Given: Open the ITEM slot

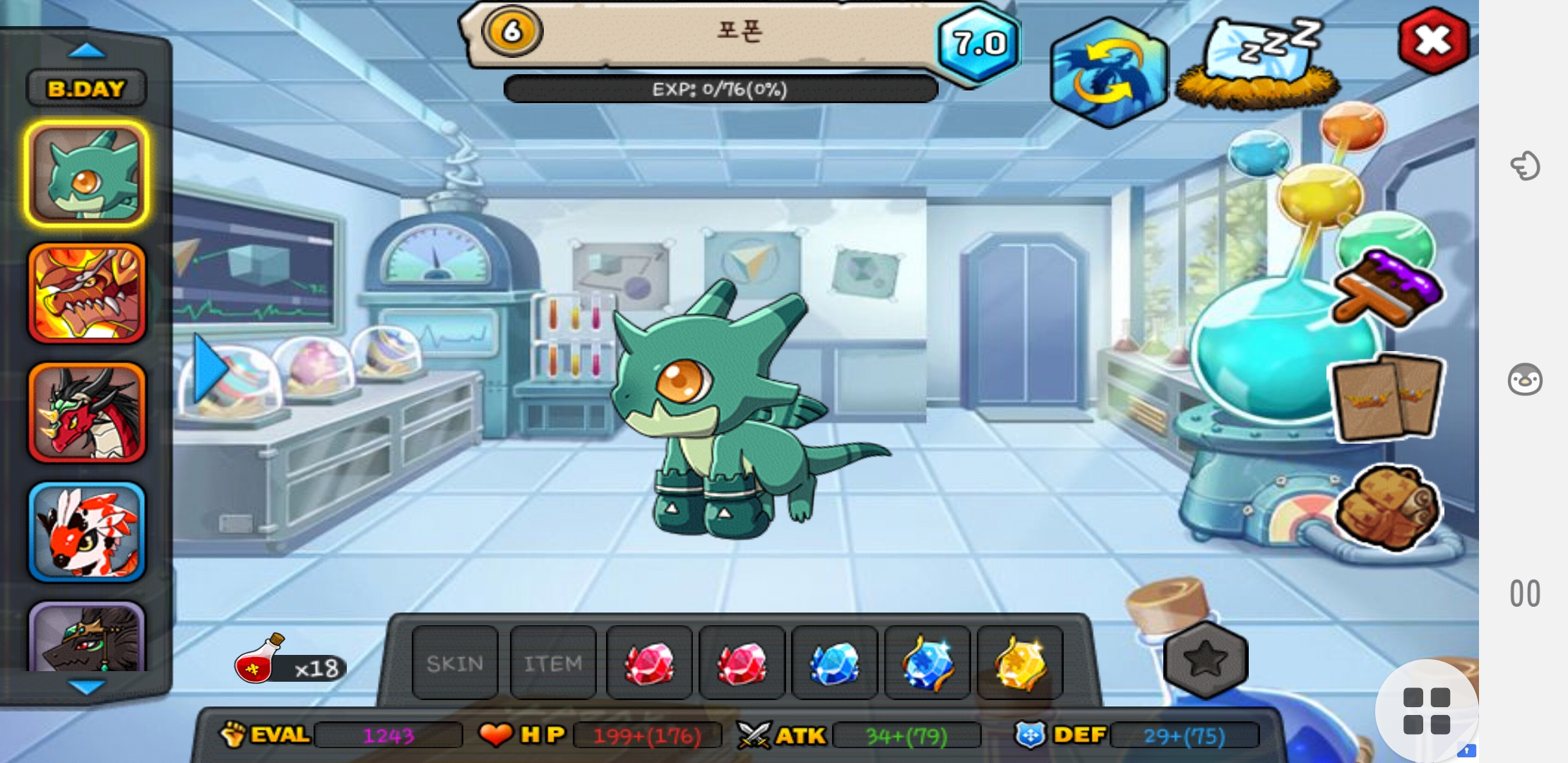Looking at the screenshot, I should coord(553,663).
